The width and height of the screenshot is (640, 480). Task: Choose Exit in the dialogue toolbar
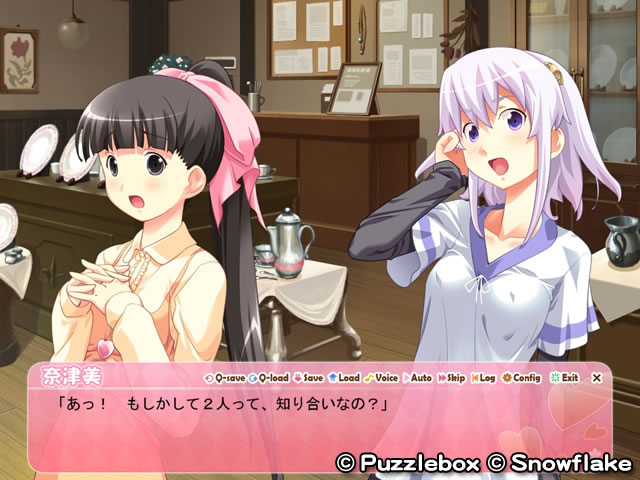[564, 378]
